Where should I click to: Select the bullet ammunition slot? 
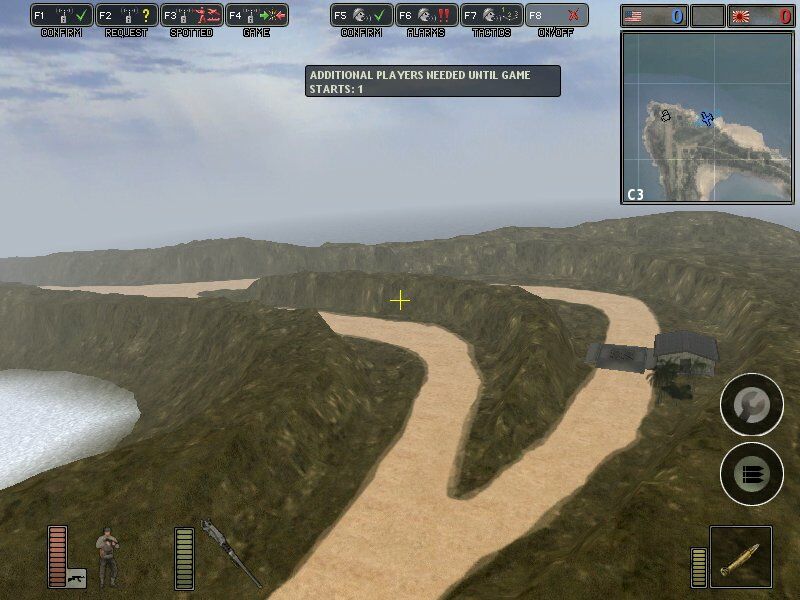pyautogui.click(x=741, y=557)
